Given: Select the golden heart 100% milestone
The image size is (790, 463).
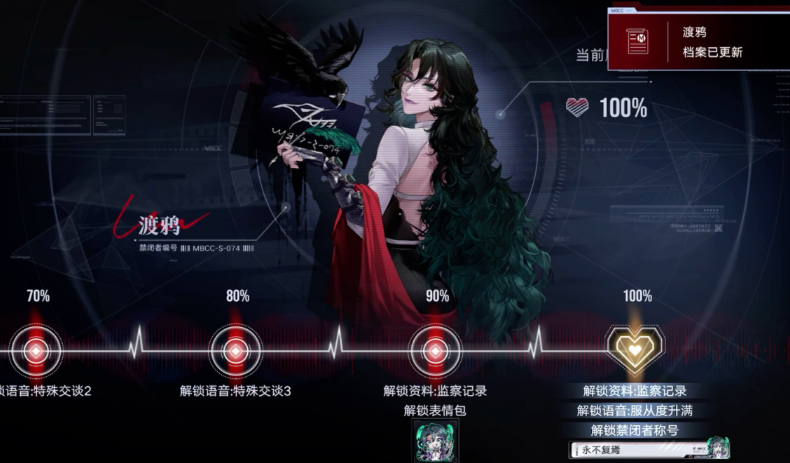Looking at the screenshot, I should [x=636, y=350].
